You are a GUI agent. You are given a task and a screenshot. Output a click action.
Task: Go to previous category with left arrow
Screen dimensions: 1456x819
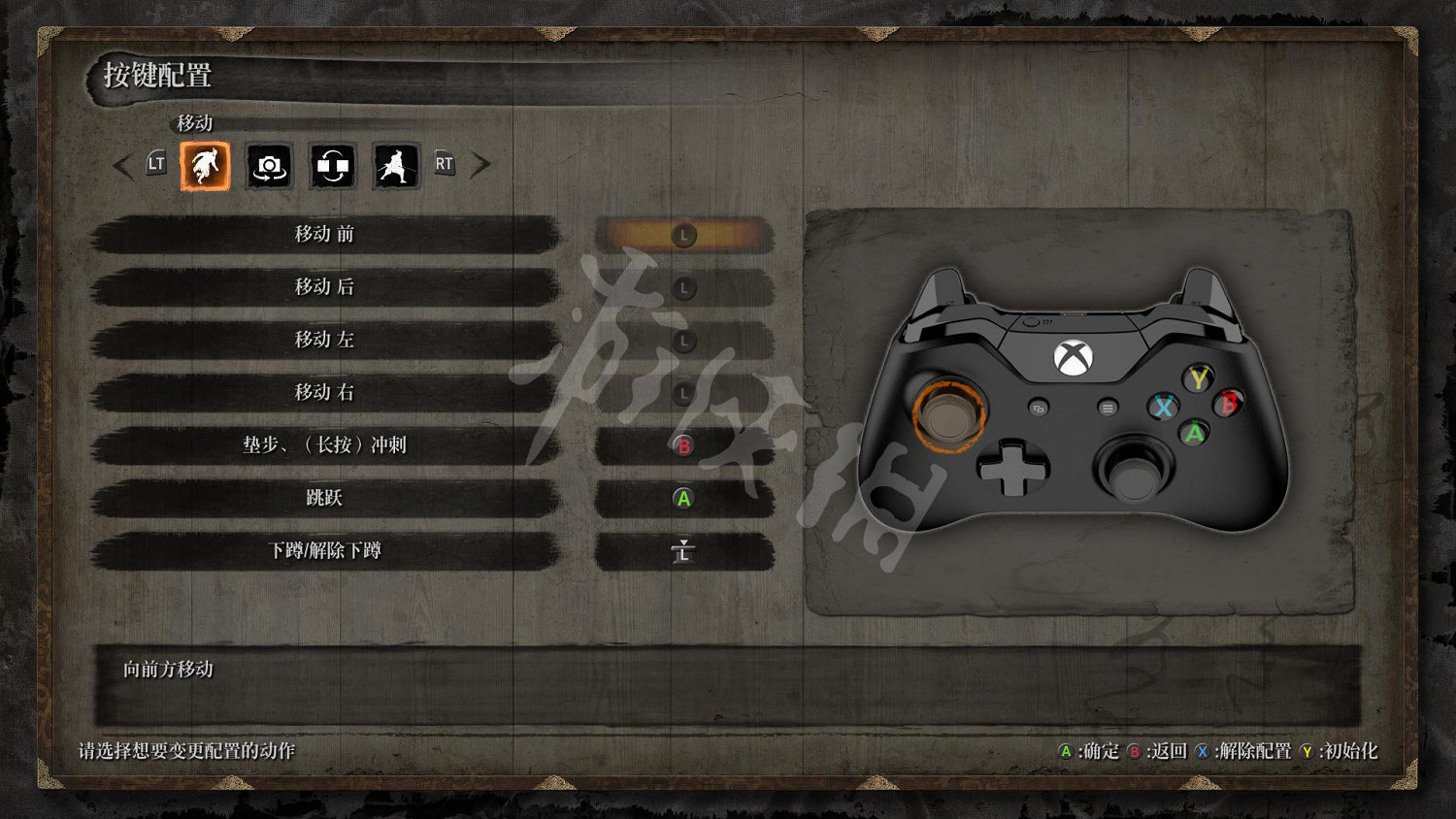coord(123,166)
